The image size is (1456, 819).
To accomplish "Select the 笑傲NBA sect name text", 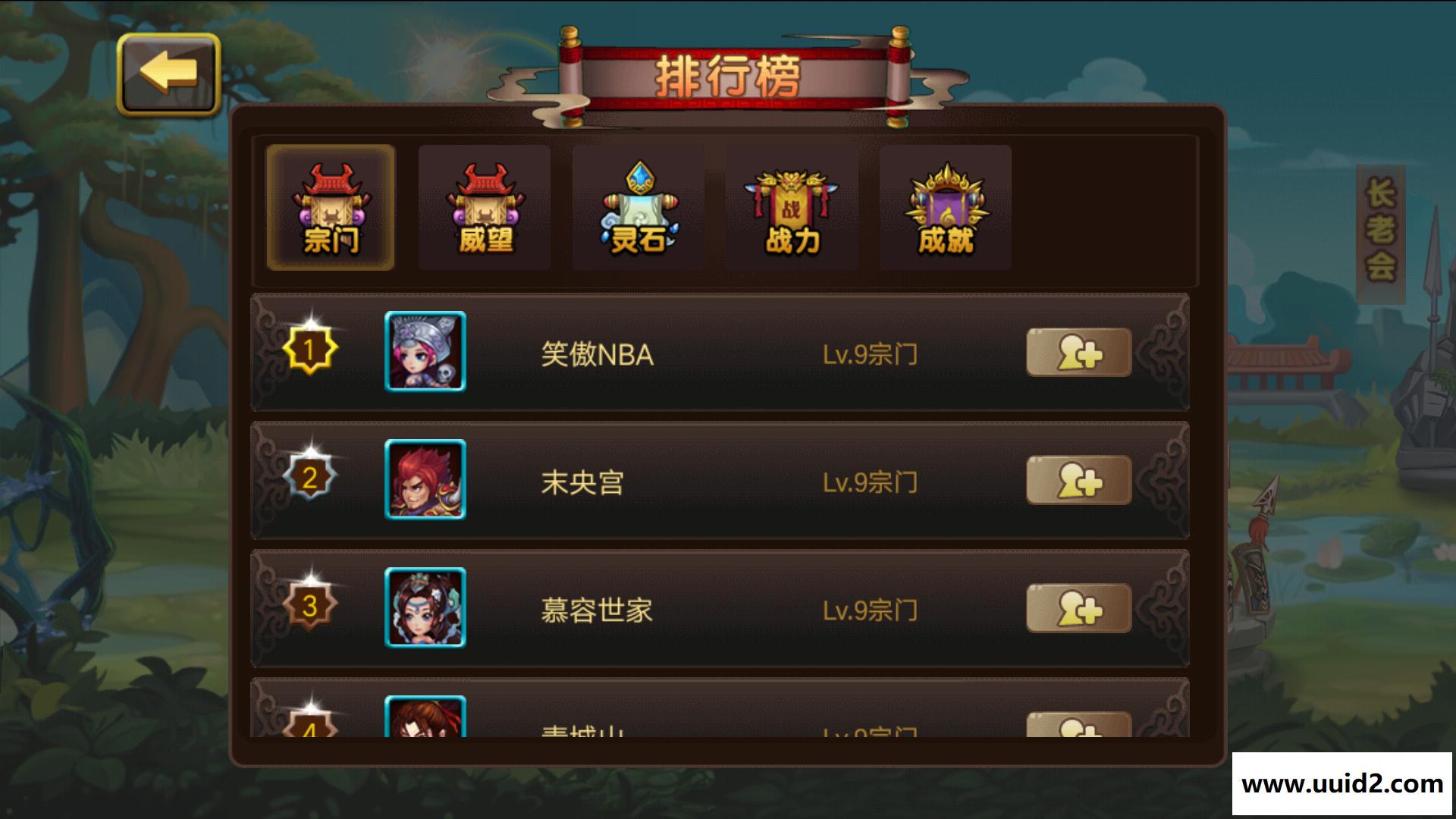I will pyautogui.click(x=598, y=353).
